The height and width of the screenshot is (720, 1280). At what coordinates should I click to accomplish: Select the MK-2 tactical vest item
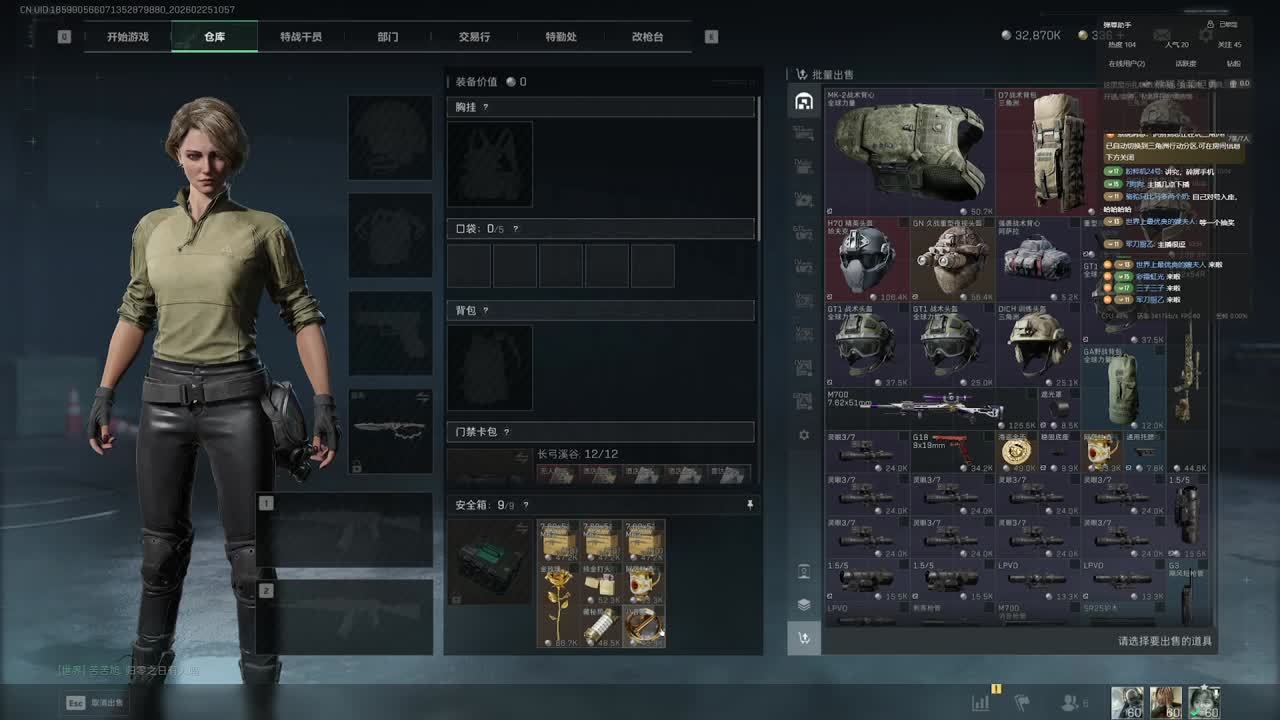tap(909, 152)
